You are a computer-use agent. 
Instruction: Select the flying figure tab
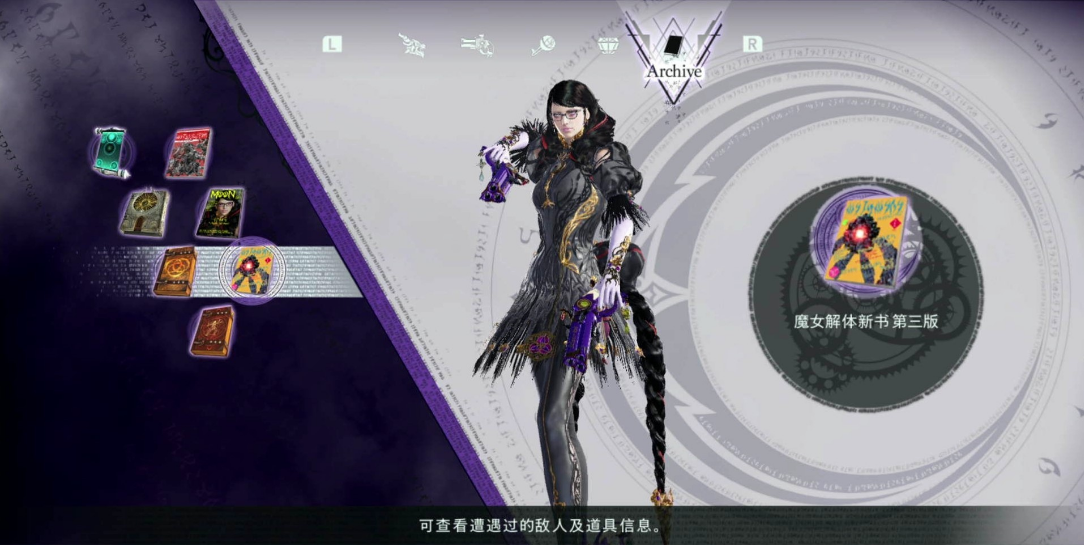tap(411, 44)
